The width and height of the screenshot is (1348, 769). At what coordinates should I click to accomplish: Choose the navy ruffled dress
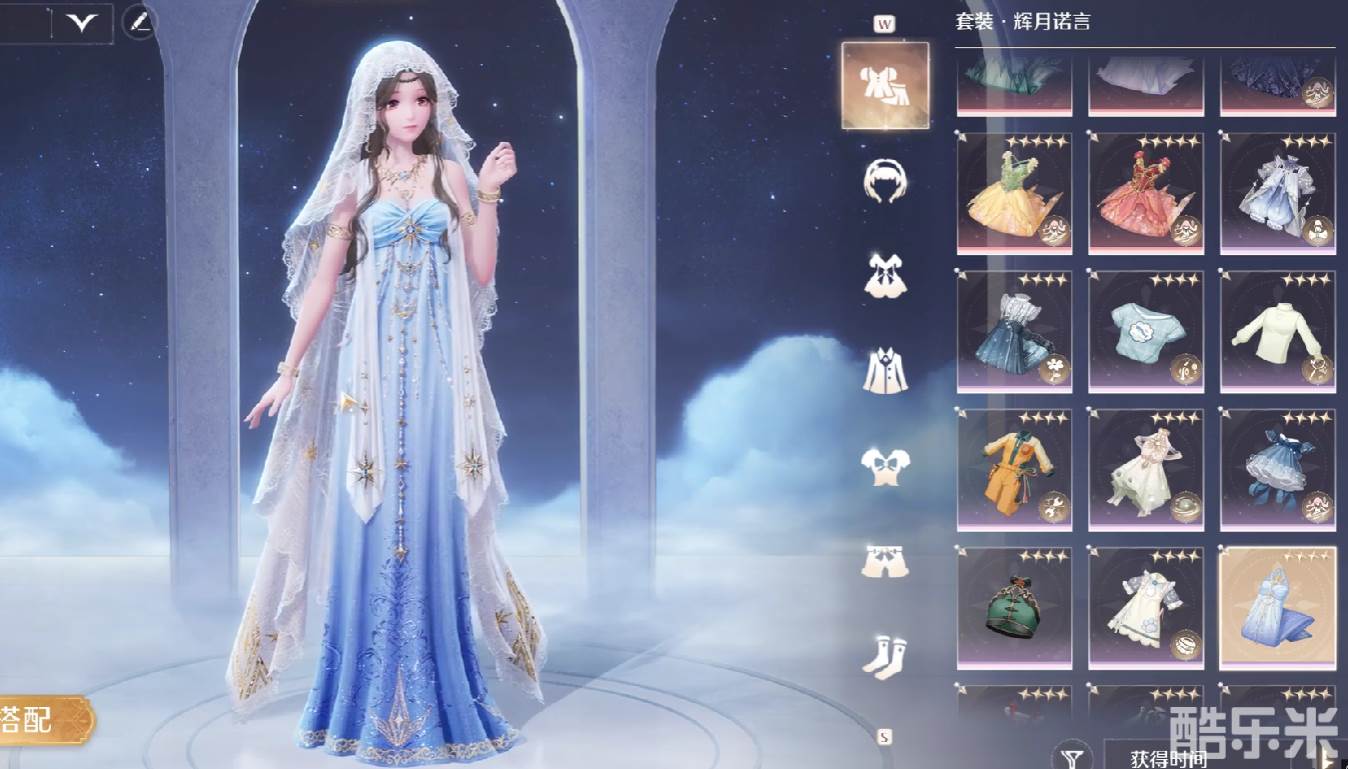coord(1277,469)
